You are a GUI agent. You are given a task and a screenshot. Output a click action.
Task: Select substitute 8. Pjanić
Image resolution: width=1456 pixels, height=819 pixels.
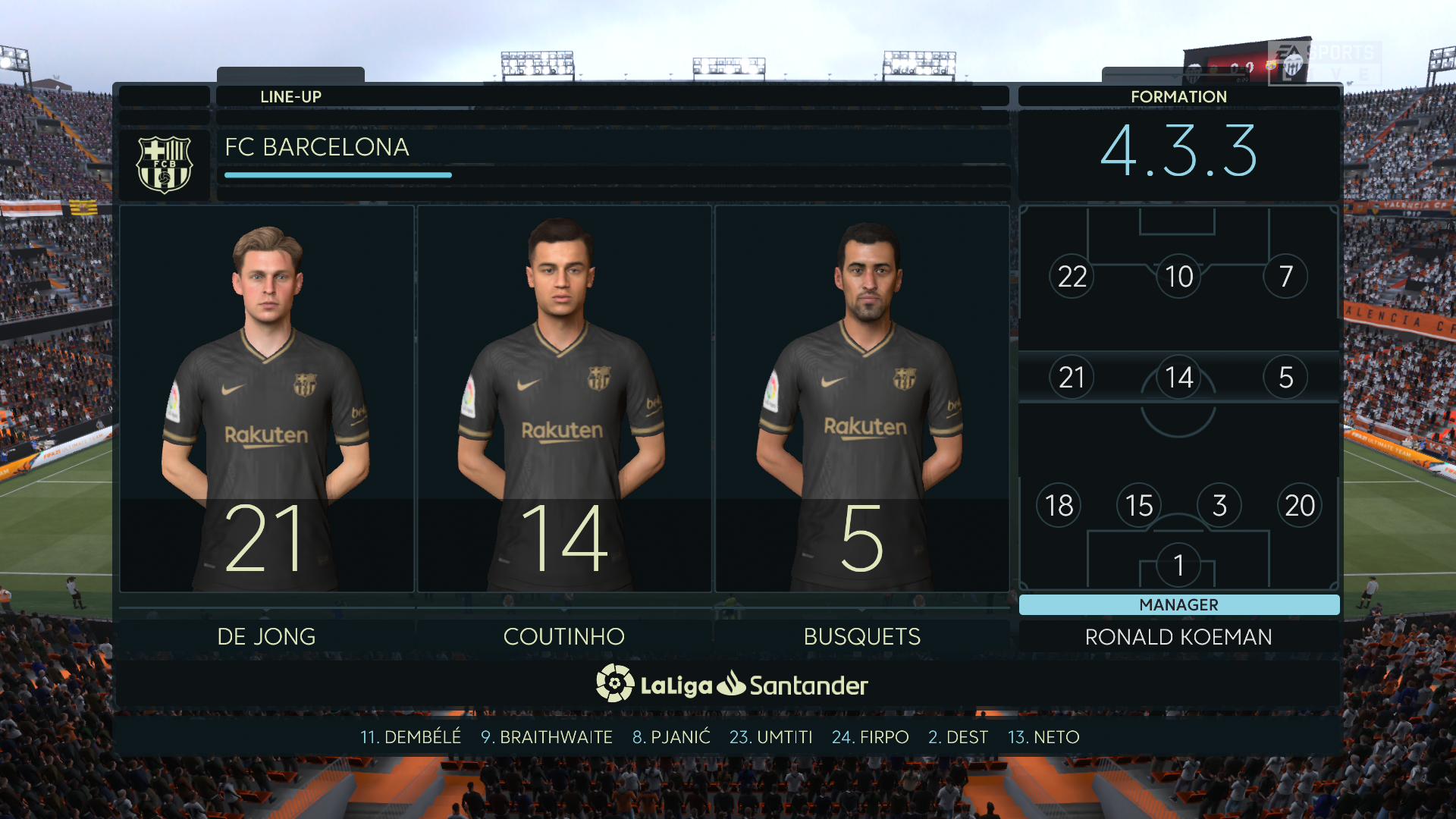pos(671,737)
